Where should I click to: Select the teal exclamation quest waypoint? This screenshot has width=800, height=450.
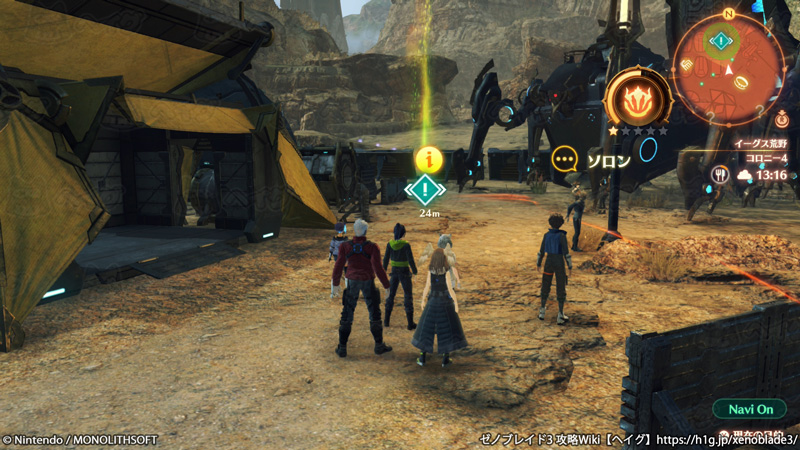click(x=427, y=188)
